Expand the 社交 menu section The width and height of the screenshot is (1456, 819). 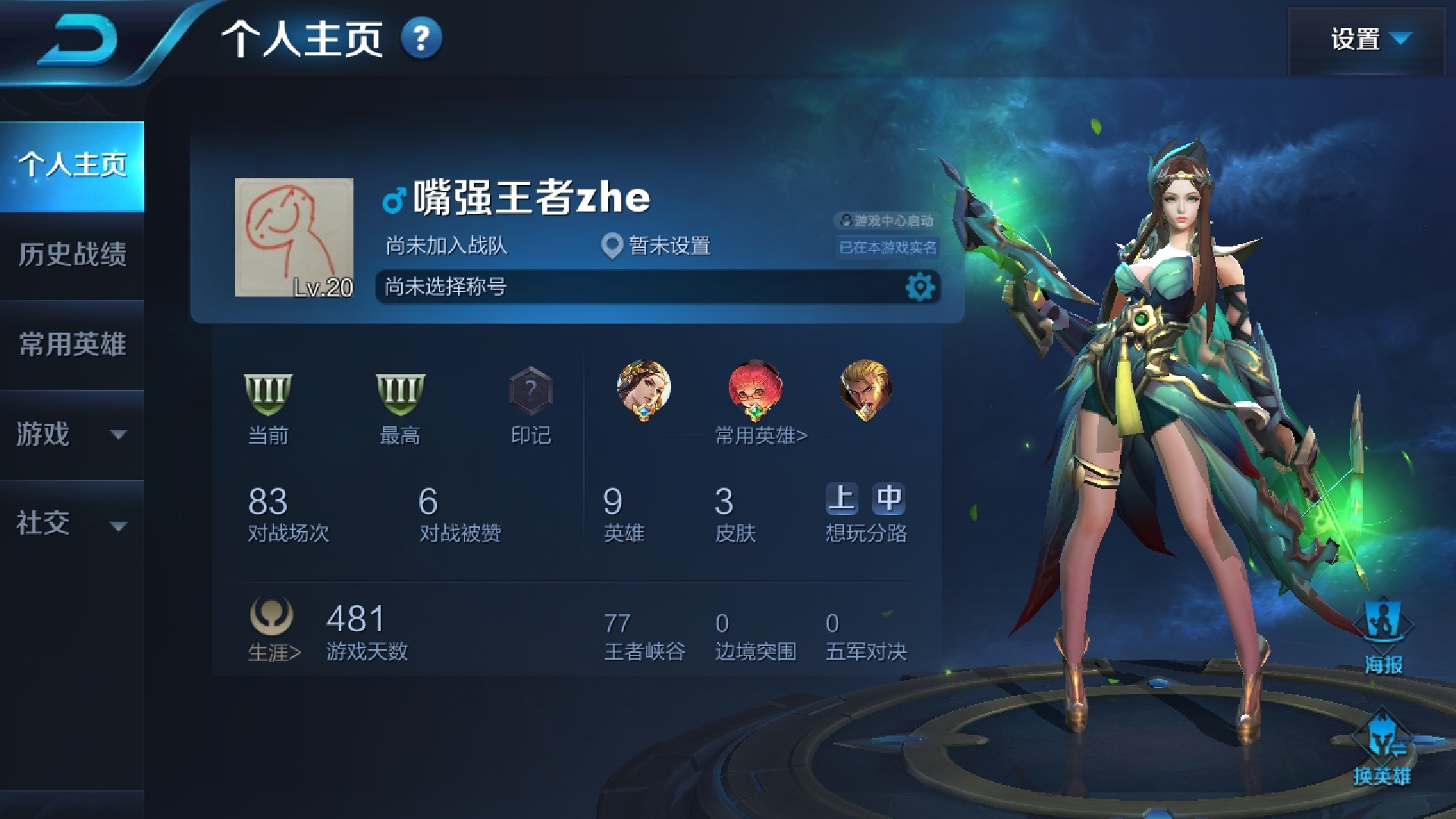(73, 523)
